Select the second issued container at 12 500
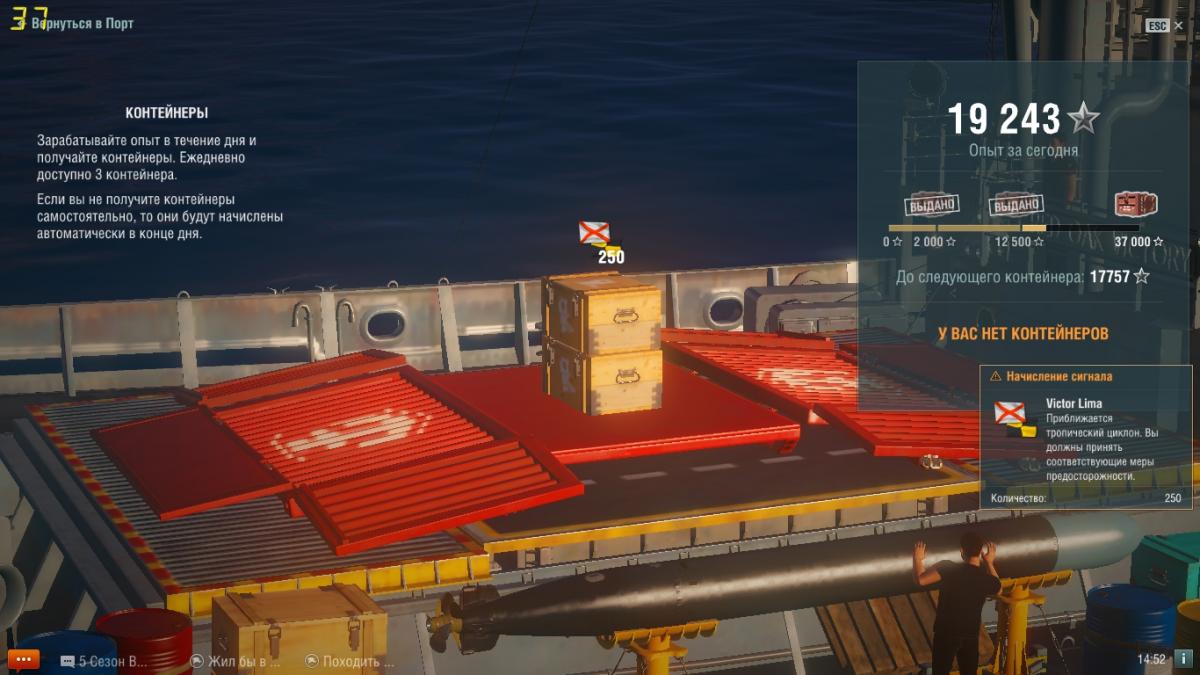This screenshot has width=1200, height=675. click(x=1016, y=205)
